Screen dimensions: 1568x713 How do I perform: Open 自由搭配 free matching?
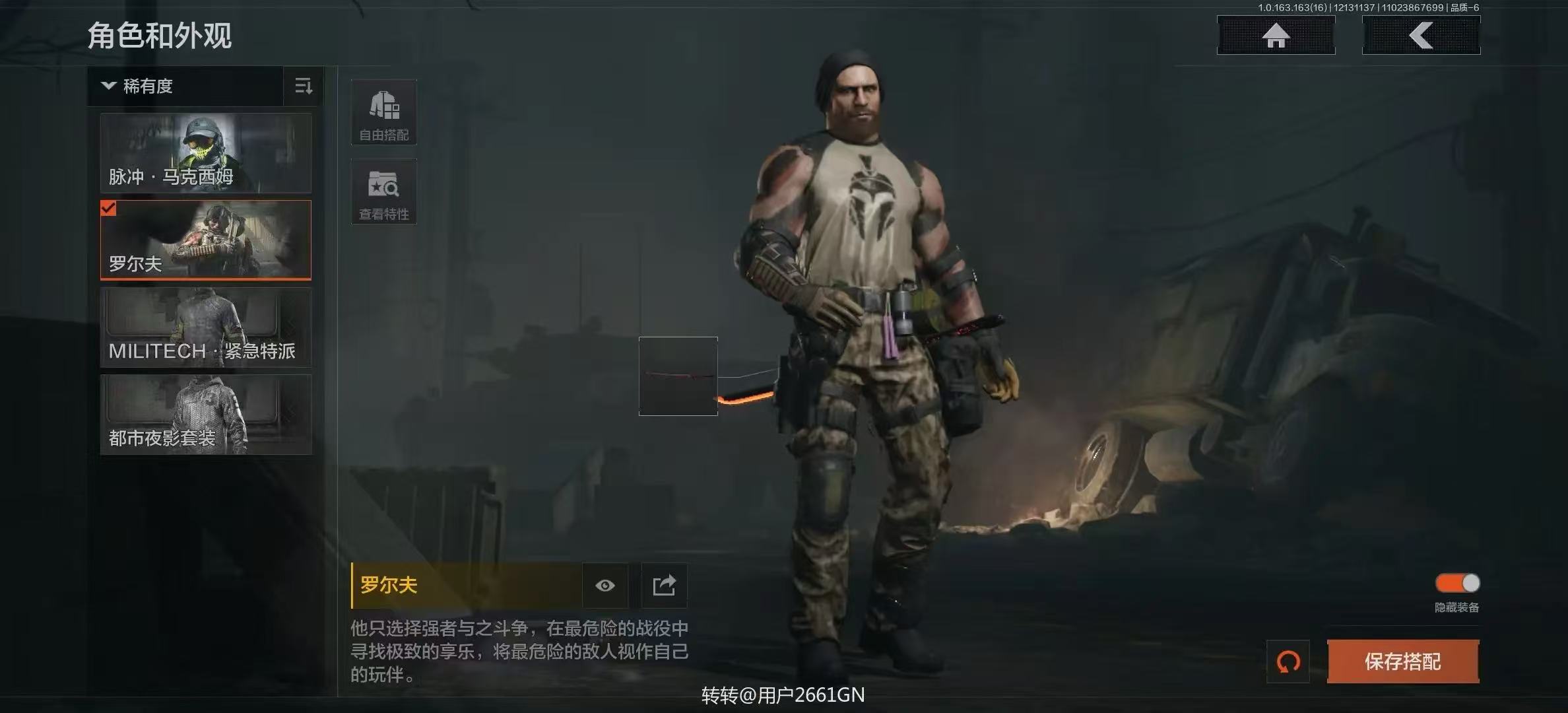coord(383,112)
